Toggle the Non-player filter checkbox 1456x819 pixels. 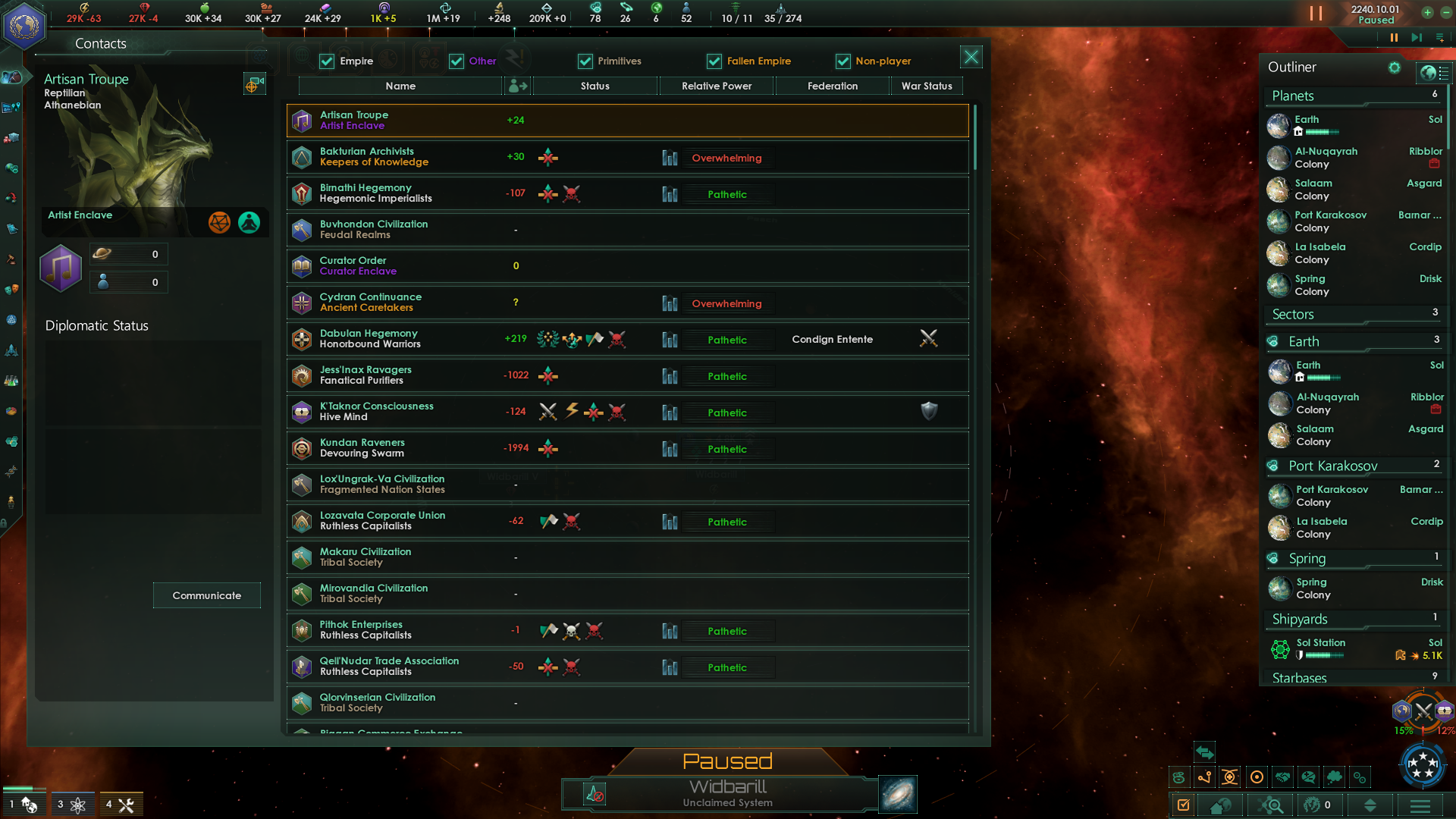pyautogui.click(x=843, y=61)
